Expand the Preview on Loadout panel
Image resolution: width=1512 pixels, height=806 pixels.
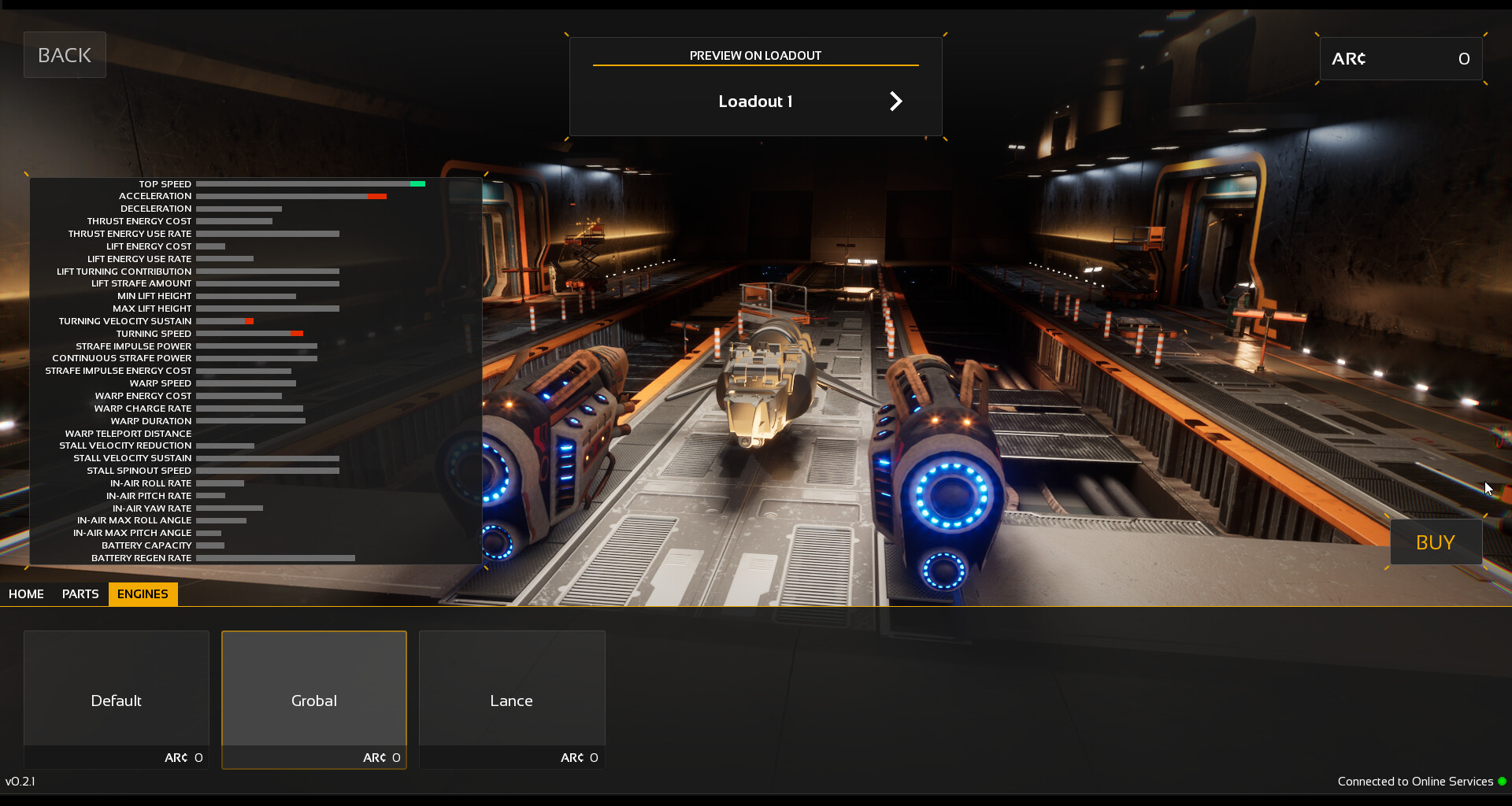754,55
